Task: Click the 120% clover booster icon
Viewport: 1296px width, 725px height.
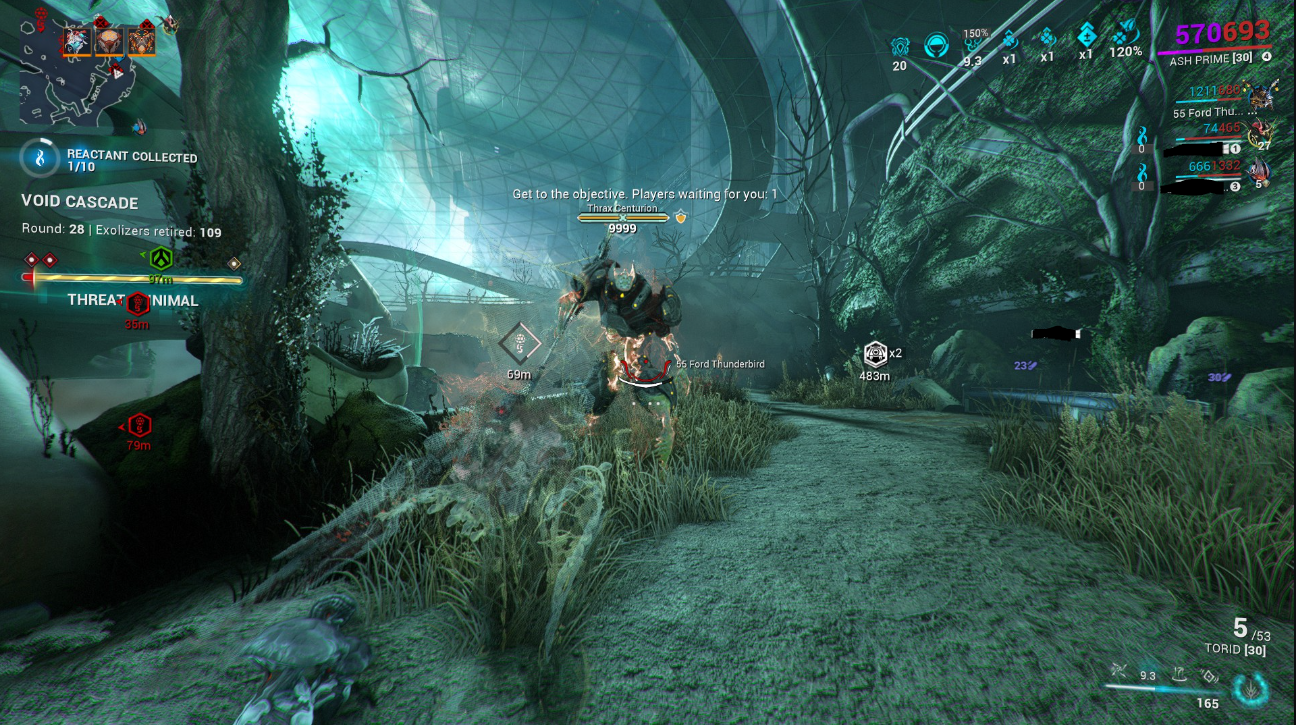Action: [1126, 37]
